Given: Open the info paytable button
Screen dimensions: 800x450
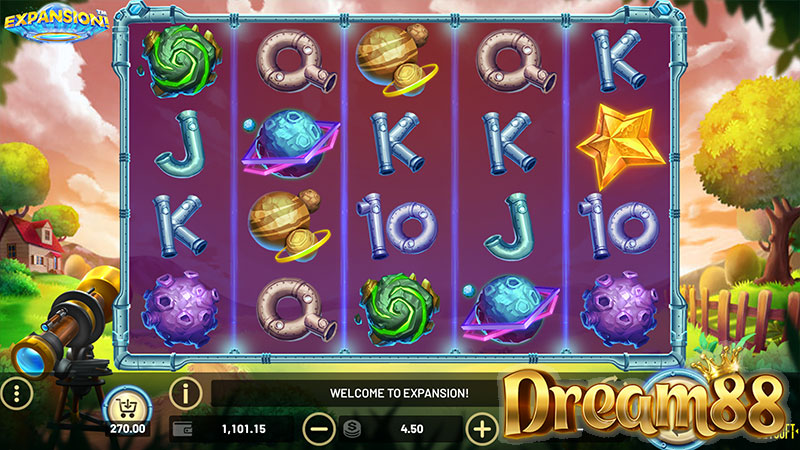Looking at the screenshot, I should [185, 391].
